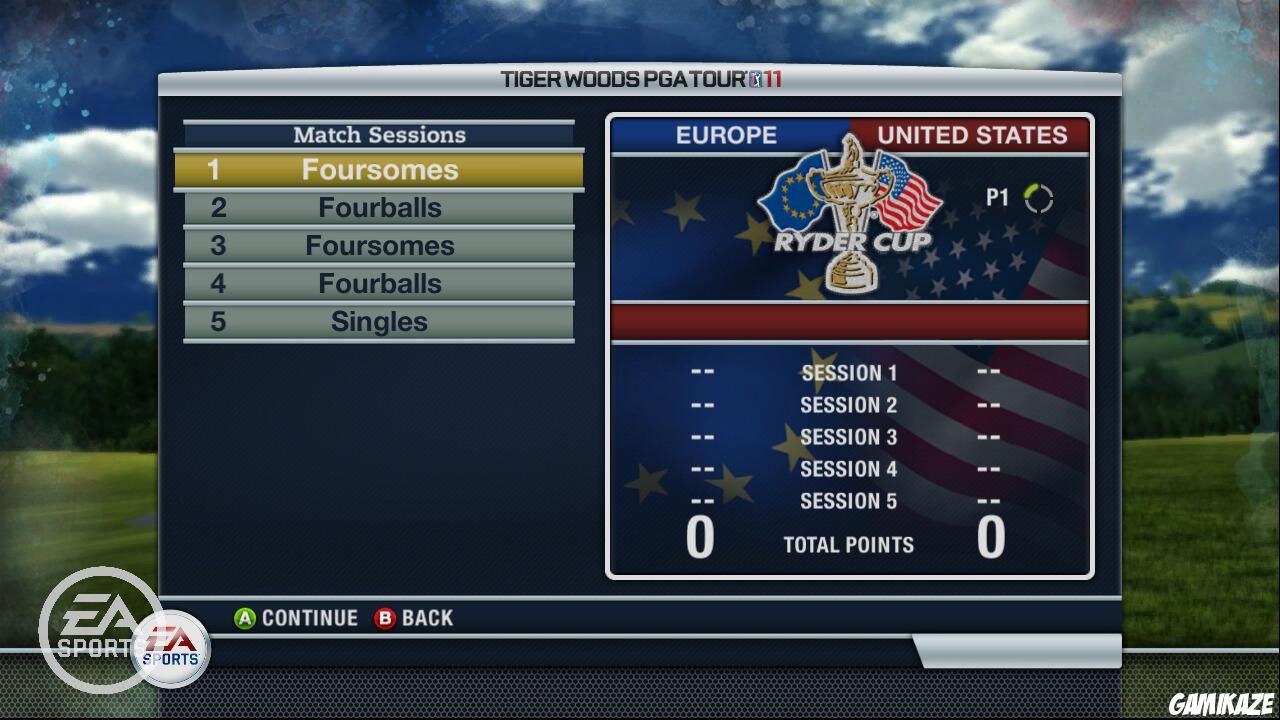Click the Match Sessions panel header
The height and width of the screenshot is (720, 1280).
click(378, 134)
